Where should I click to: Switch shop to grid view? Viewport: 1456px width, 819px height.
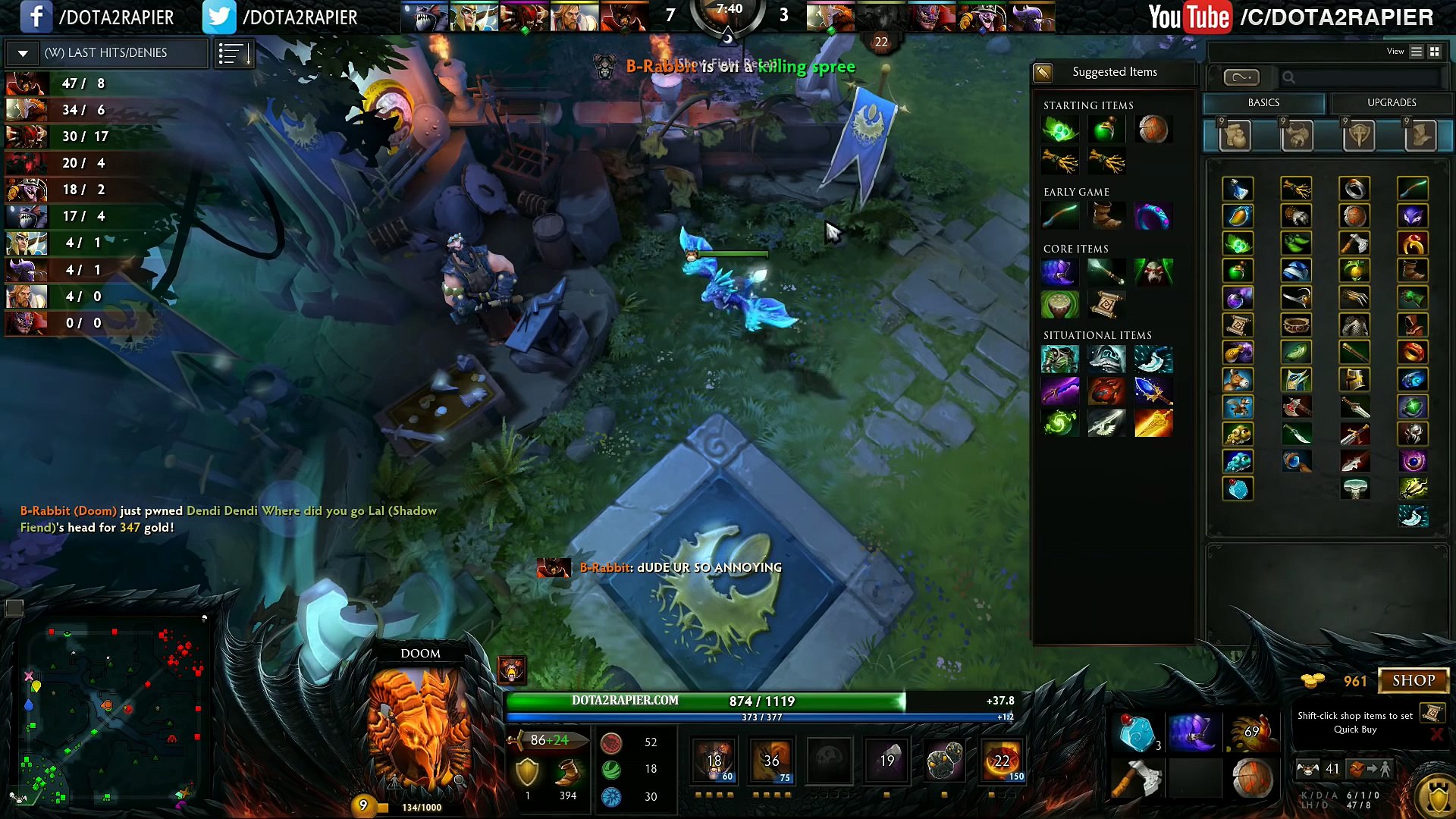coord(1434,52)
